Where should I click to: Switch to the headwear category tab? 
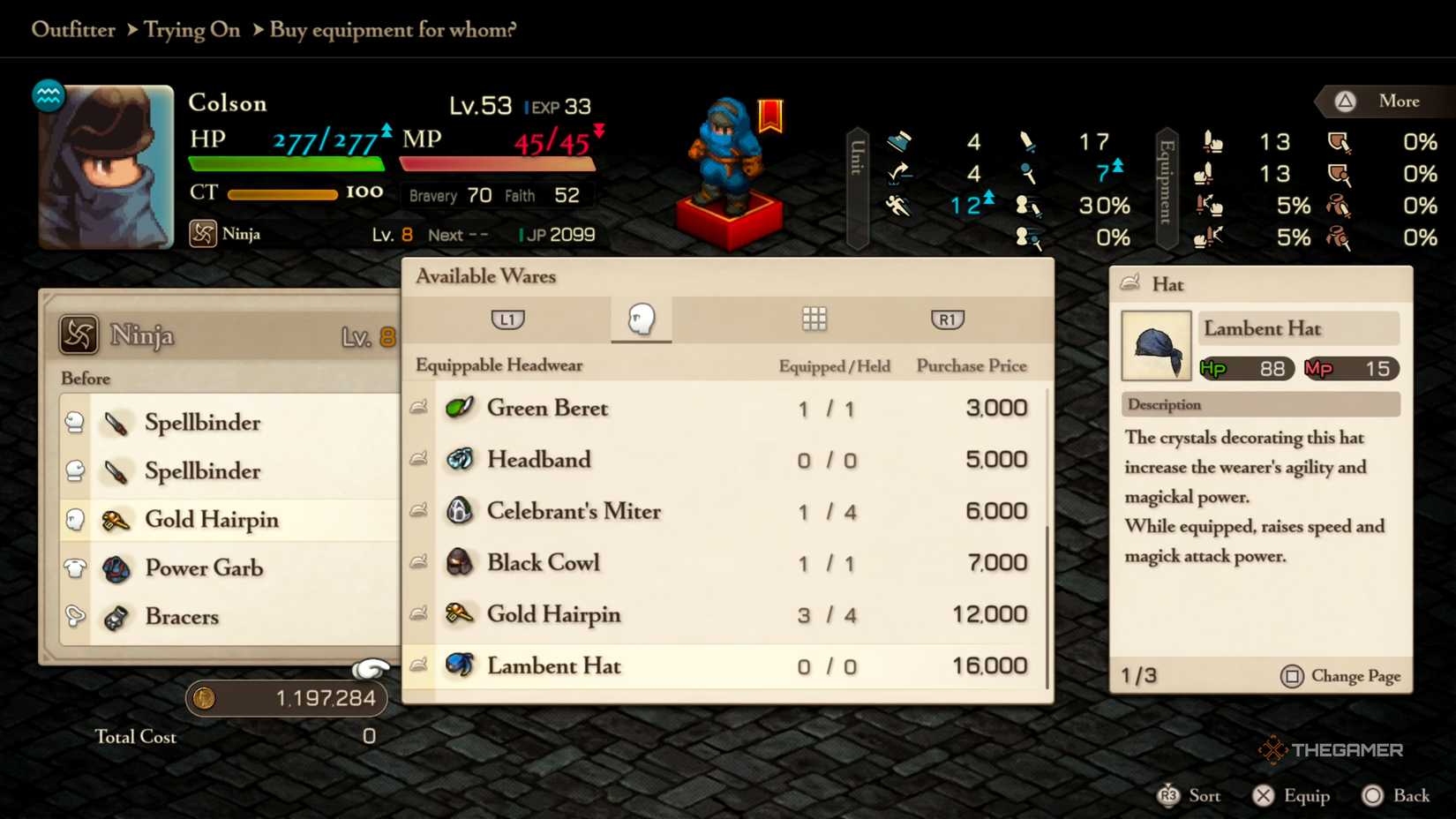pos(642,319)
